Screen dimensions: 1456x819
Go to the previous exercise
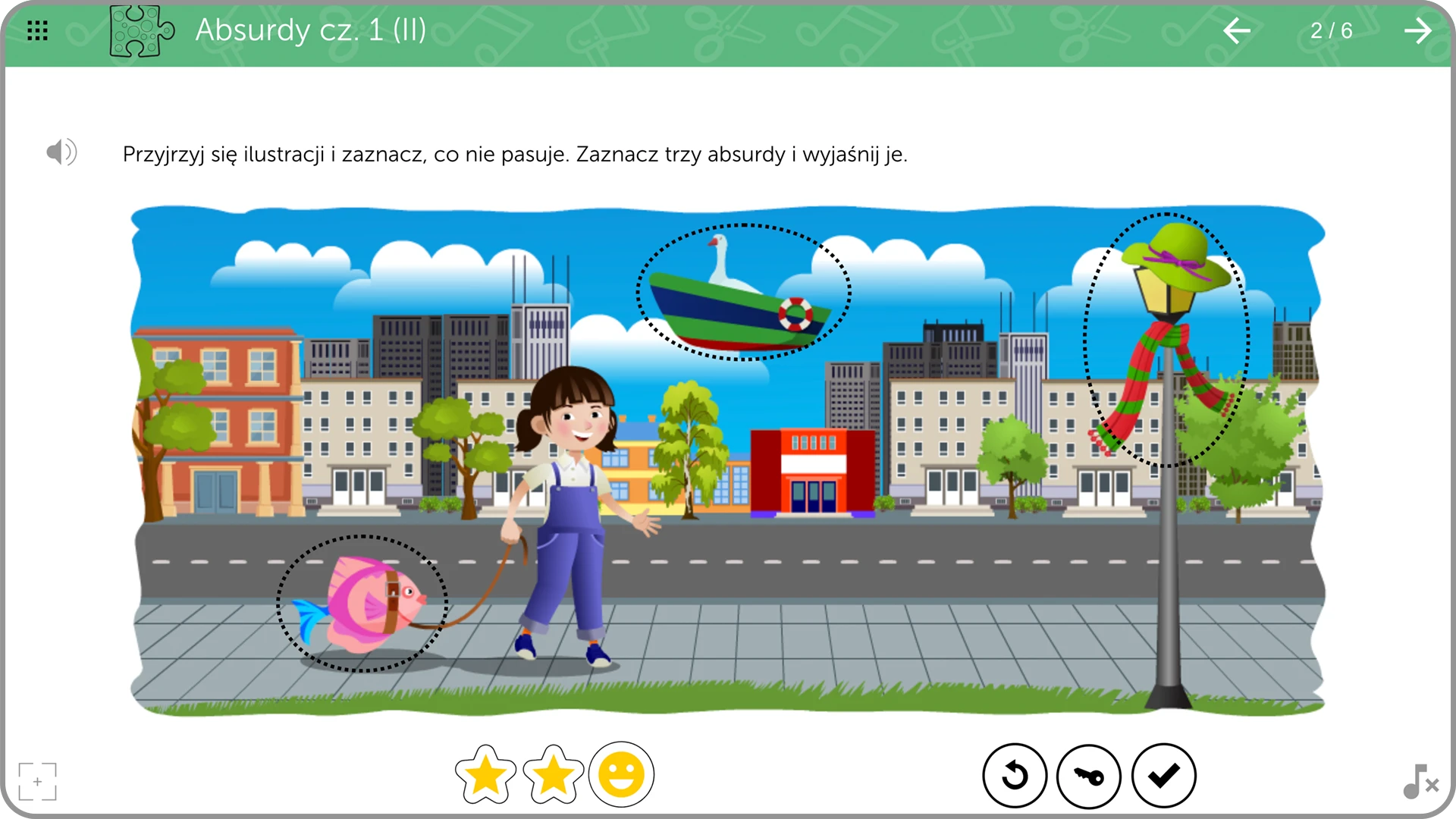point(1237,31)
